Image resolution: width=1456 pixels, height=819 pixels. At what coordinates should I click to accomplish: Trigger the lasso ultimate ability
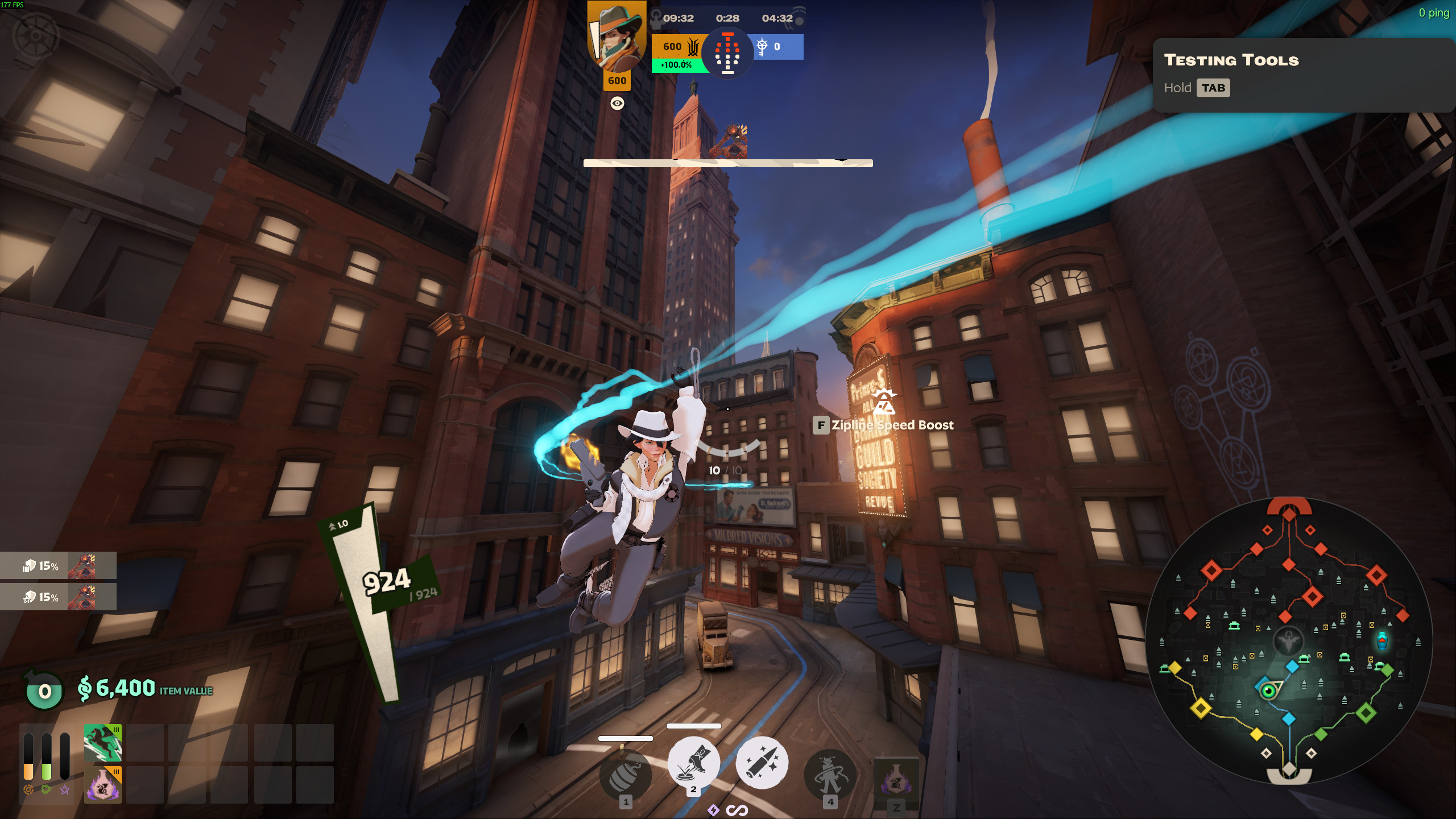[830, 773]
